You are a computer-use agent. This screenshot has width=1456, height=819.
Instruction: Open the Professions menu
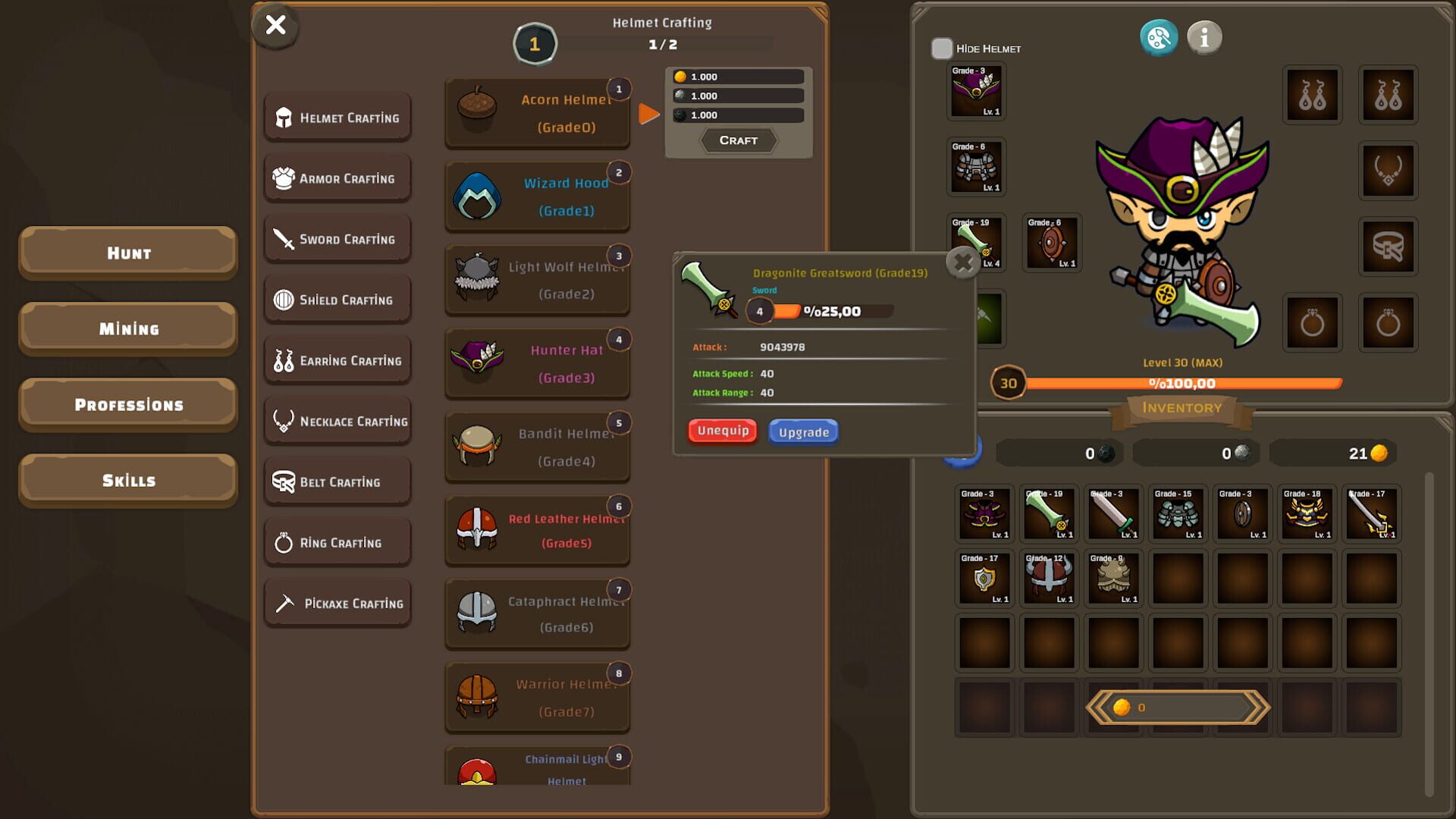[x=127, y=404]
